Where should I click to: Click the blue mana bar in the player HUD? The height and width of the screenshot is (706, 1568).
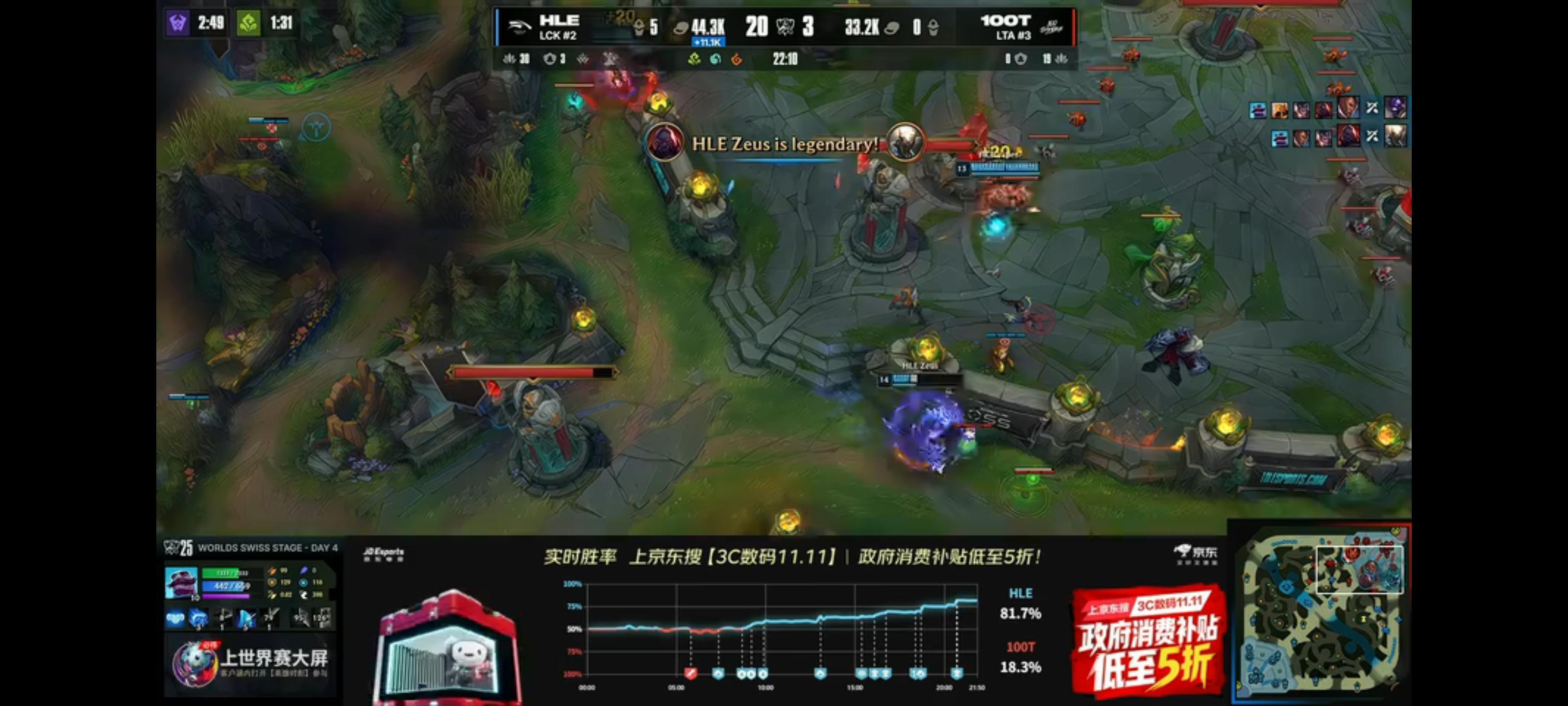pyautogui.click(x=224, y=586)
